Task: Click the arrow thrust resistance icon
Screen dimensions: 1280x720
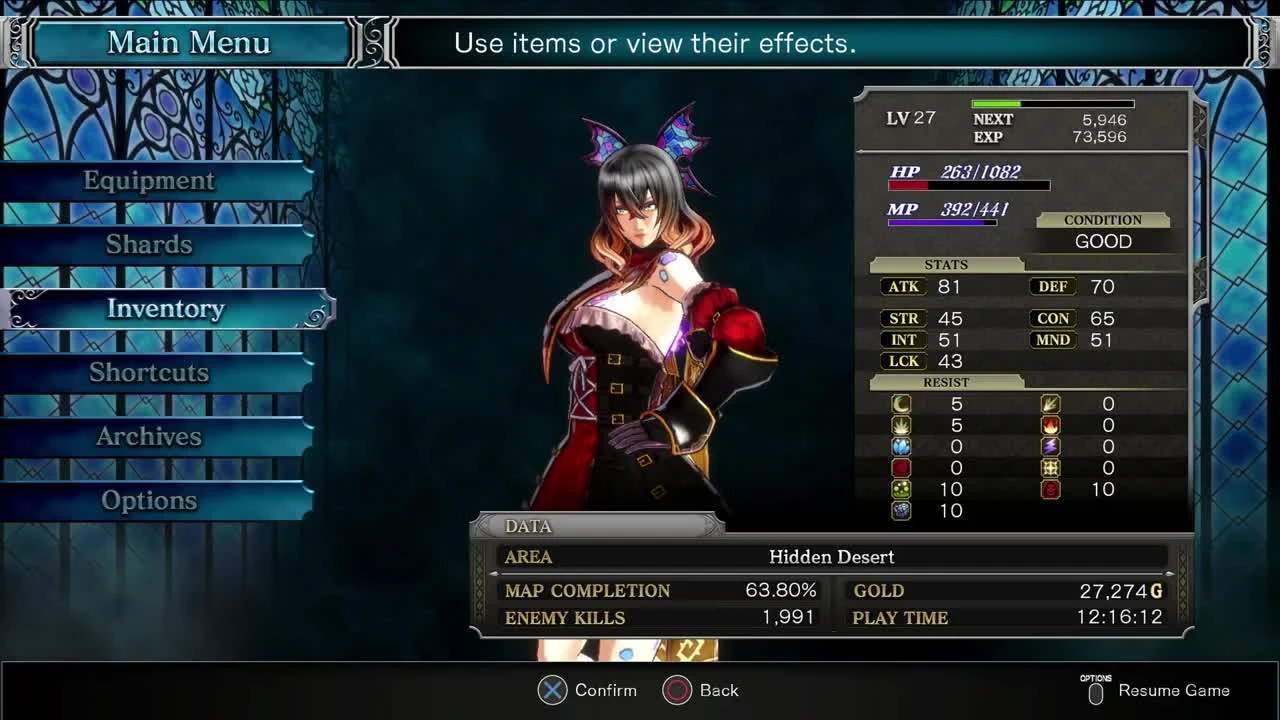Action: [x=1049, y=403]
